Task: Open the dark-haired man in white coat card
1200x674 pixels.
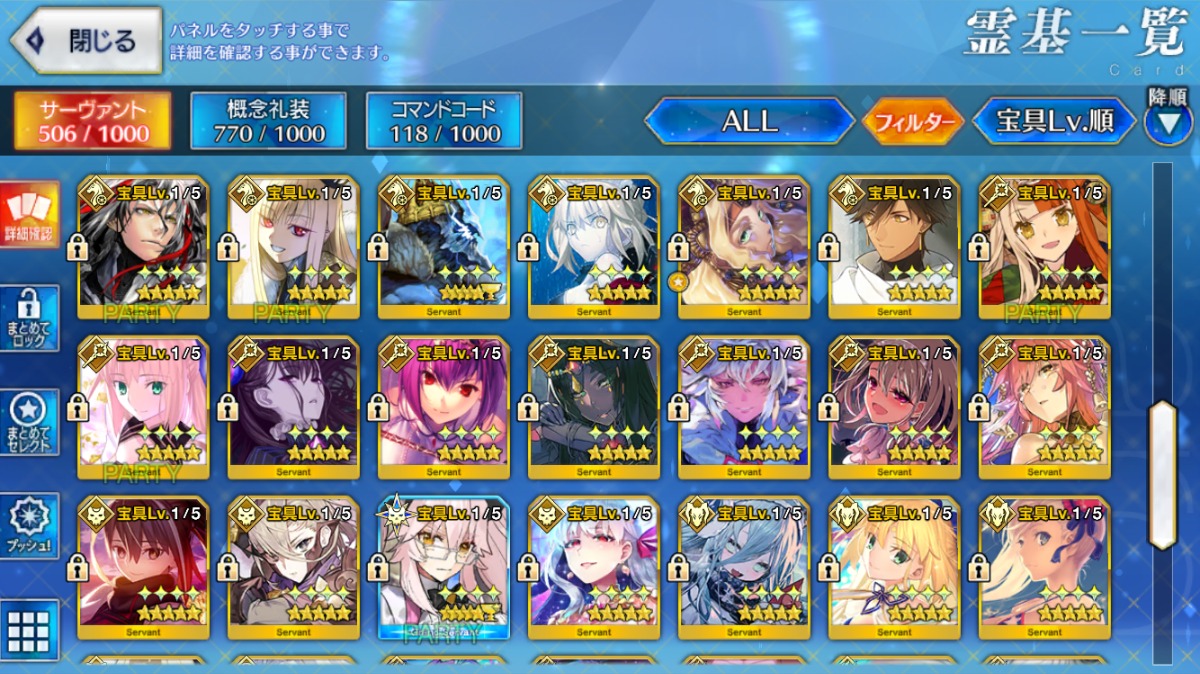Action: coord(894,246)
